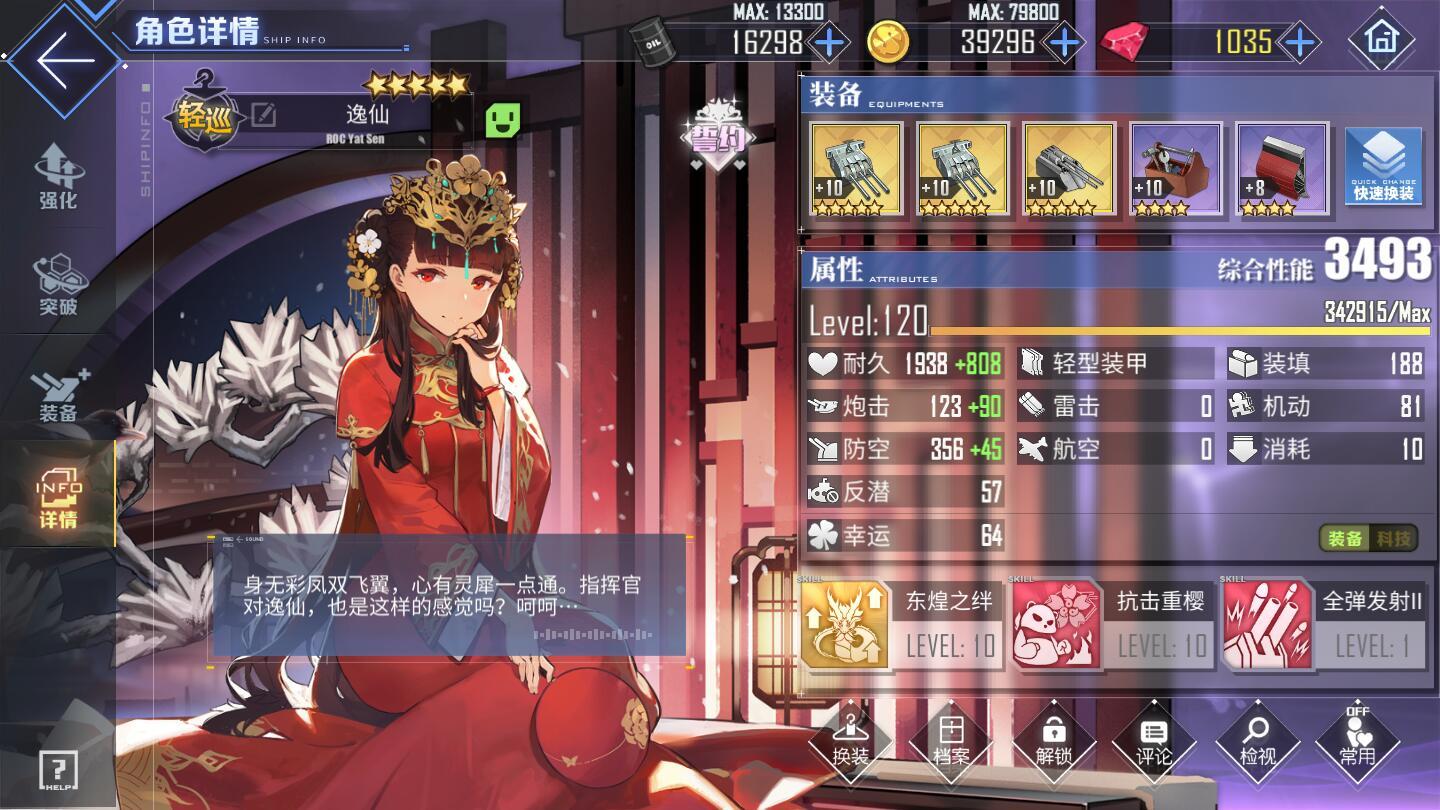
Task: Add more oil with plus button
Action: pos(829,42)
